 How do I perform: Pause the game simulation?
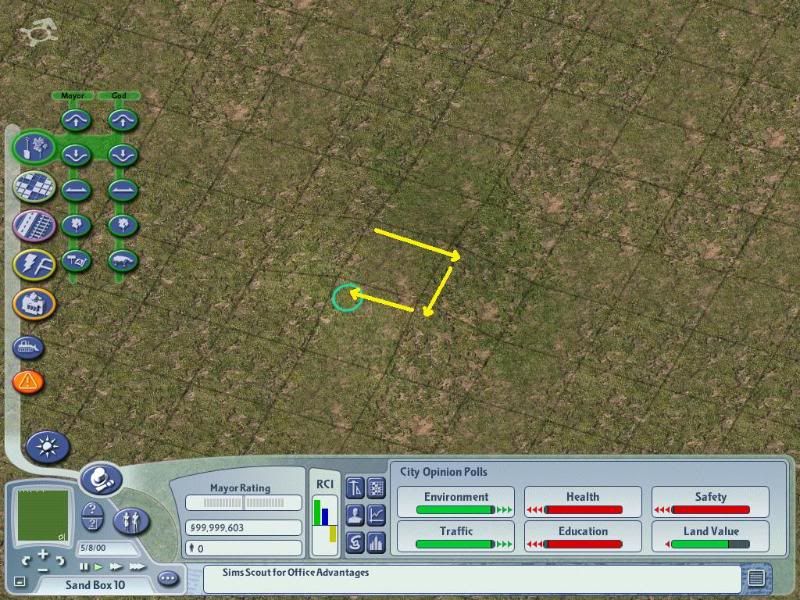point(84,567)
